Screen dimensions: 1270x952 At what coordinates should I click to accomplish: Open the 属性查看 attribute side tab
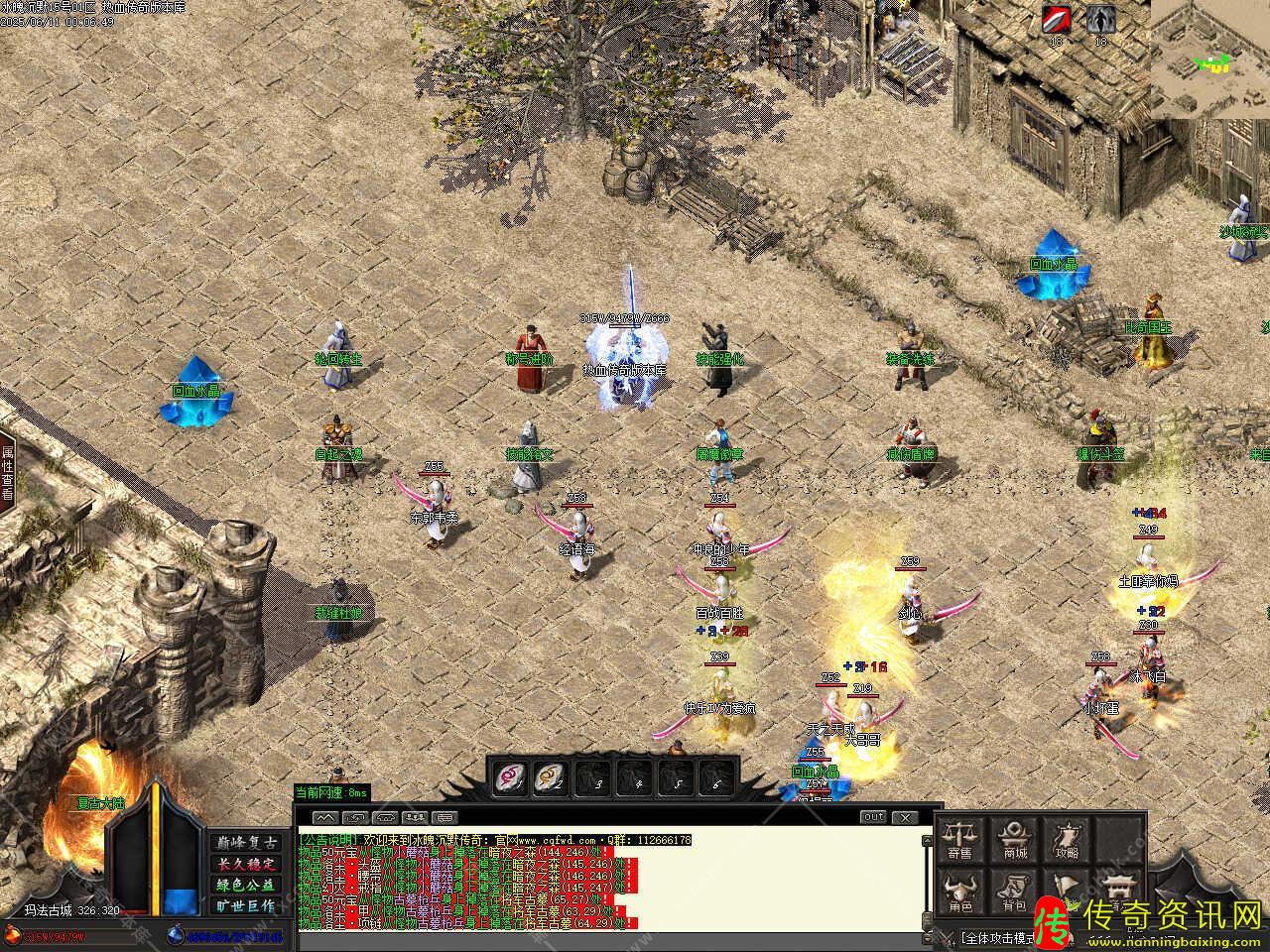pyautogui.click(x=8, y=471)
